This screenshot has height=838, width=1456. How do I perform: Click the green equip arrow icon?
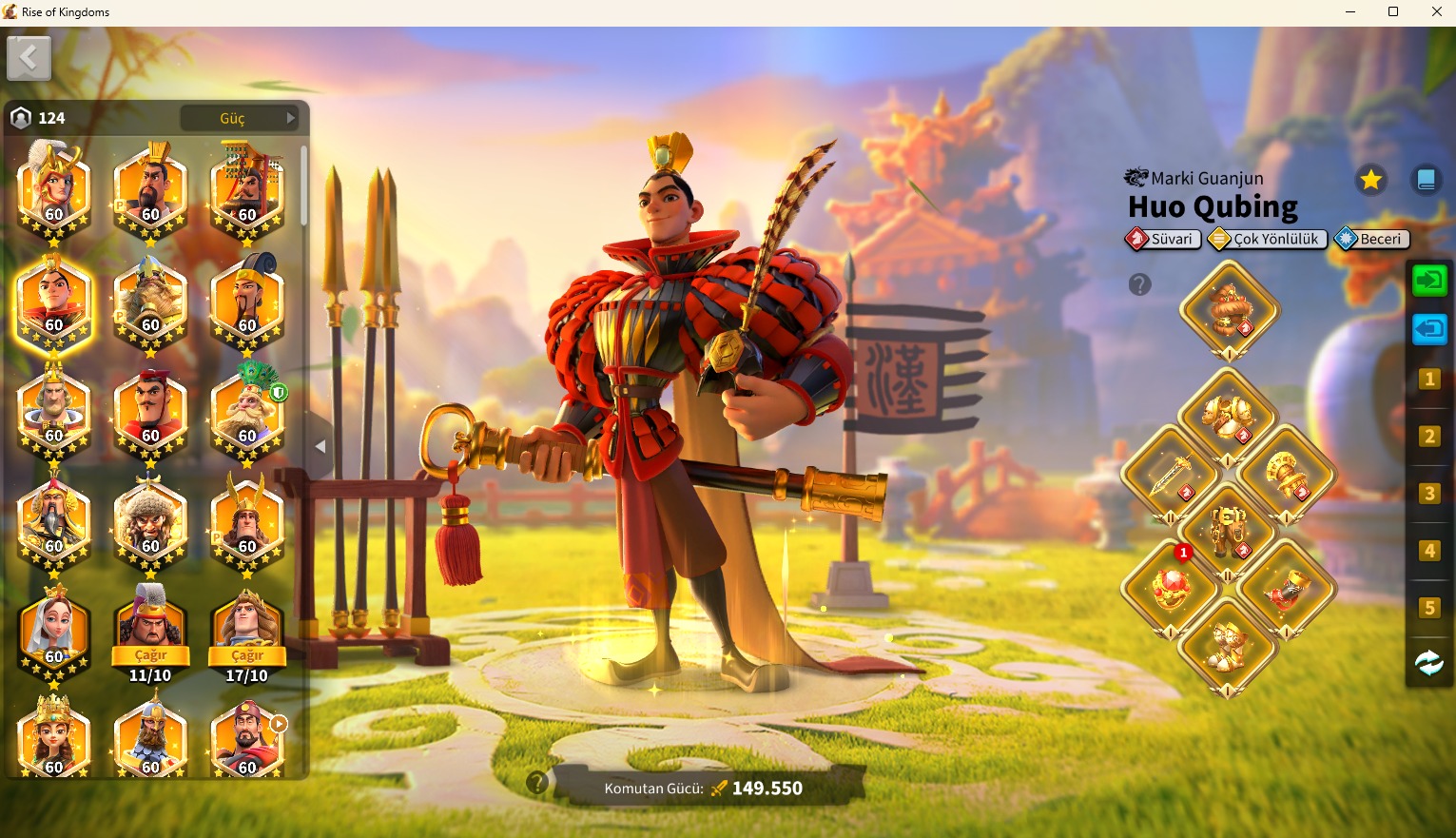pos(1429,281)
